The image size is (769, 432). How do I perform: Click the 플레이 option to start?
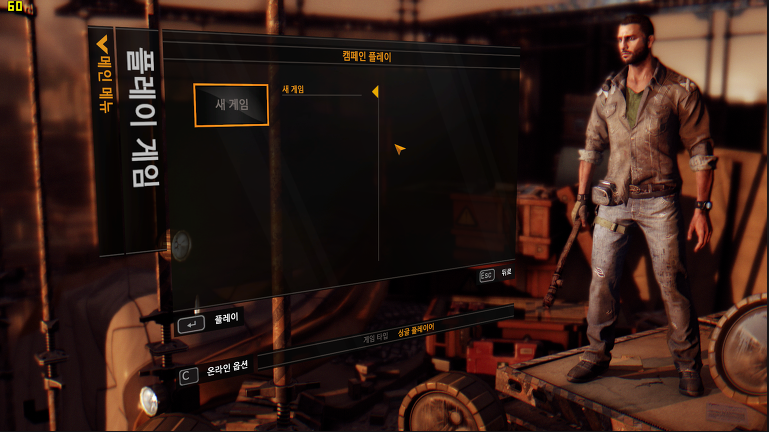point(224,320)
